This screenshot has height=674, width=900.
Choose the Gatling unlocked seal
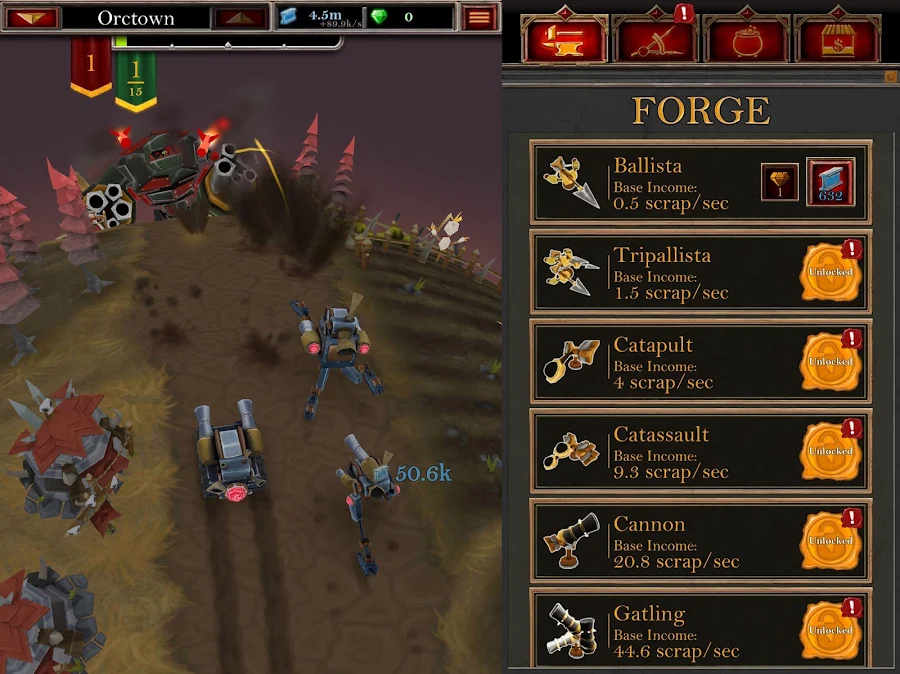coord(831,630)
